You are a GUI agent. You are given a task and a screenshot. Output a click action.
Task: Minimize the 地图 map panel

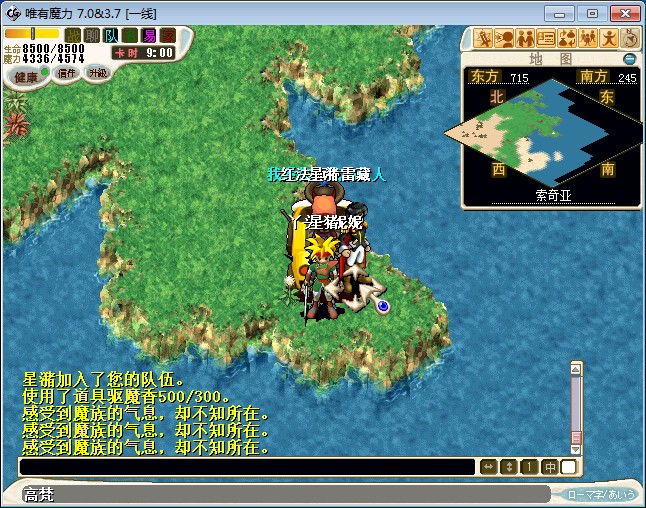click(x=629, y=59)
